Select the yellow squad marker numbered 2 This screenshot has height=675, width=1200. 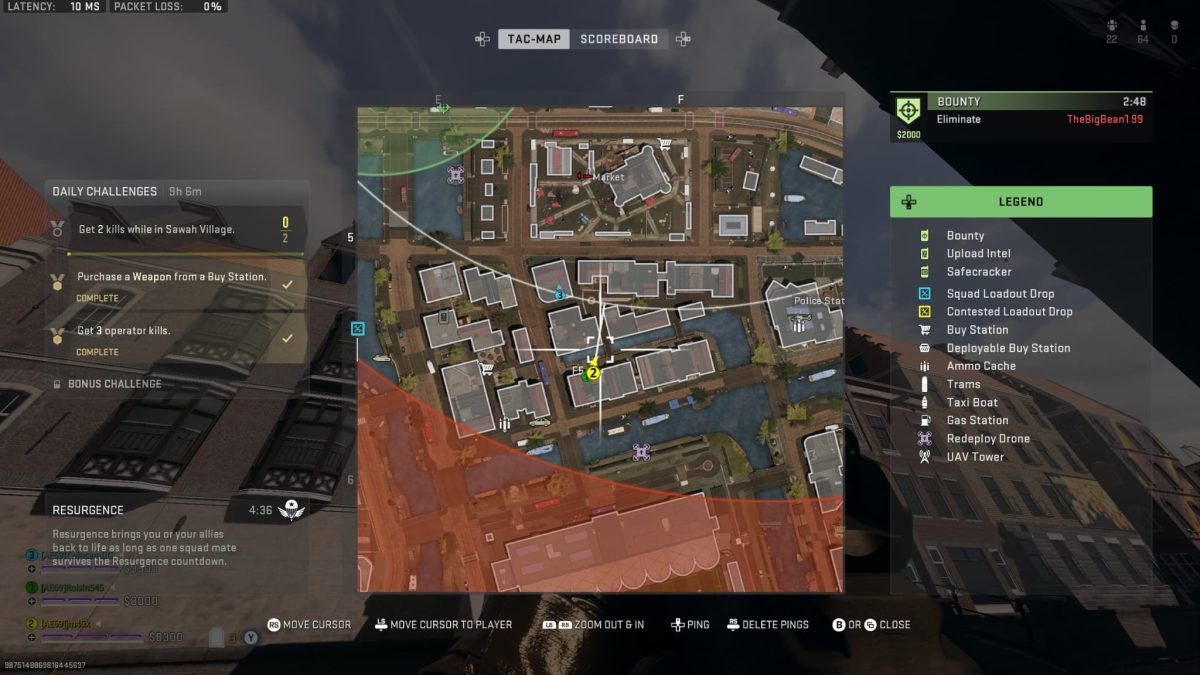point(593,373)
